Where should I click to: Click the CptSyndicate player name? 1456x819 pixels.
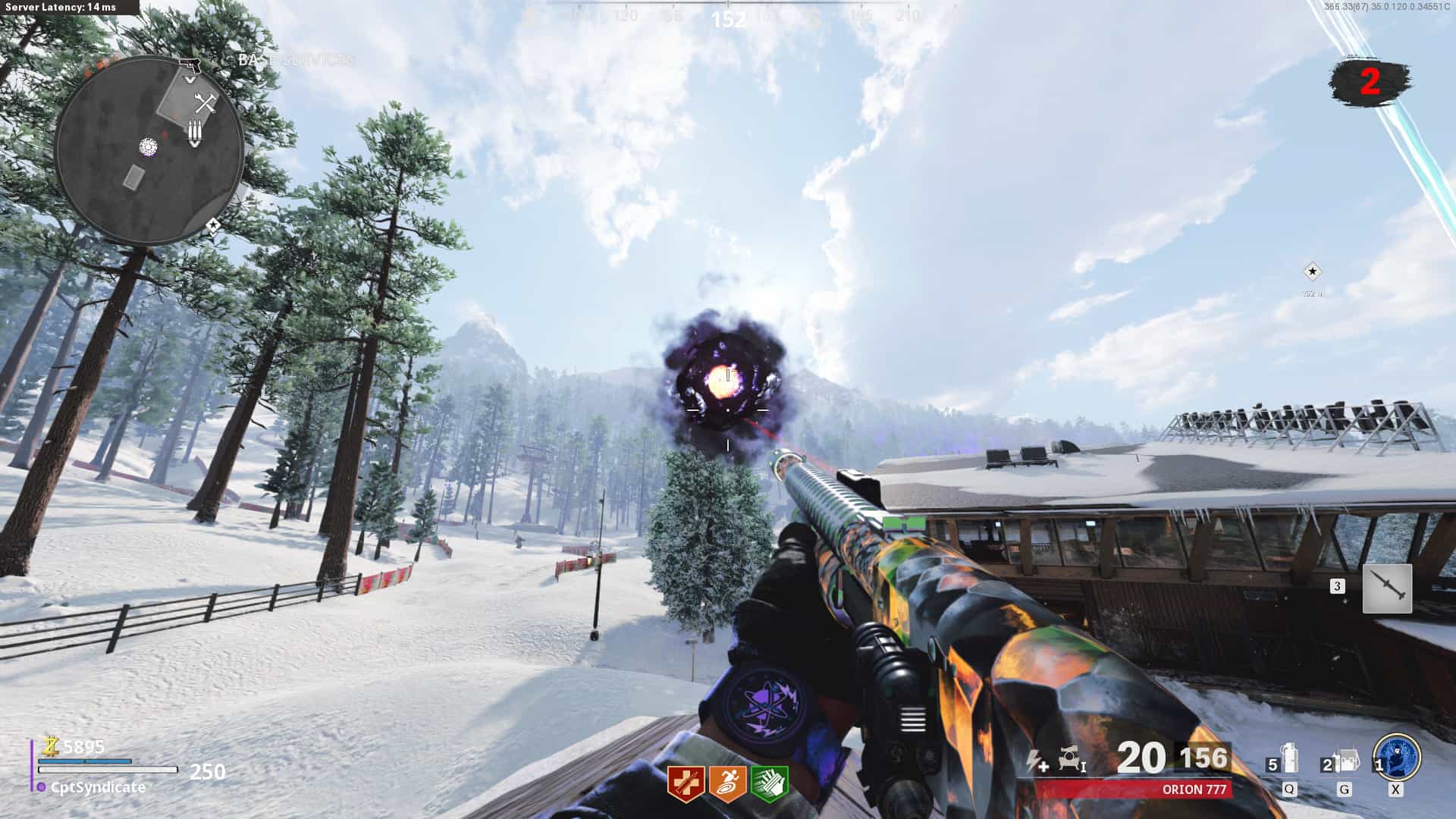coord(98,787)
